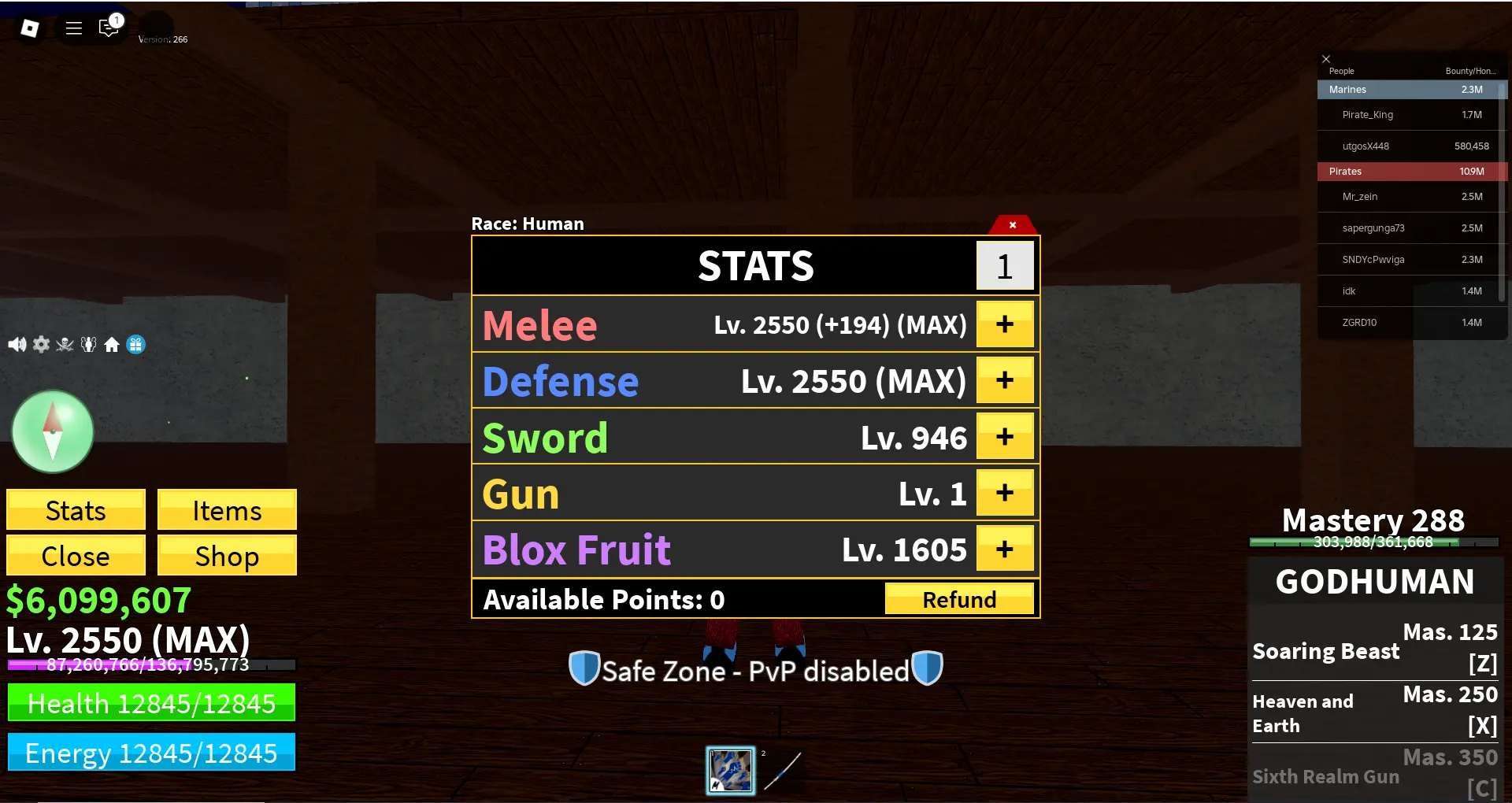Select the blue fruit hotbar thumbnail
1512x803 pixels.
pos(730,770)
